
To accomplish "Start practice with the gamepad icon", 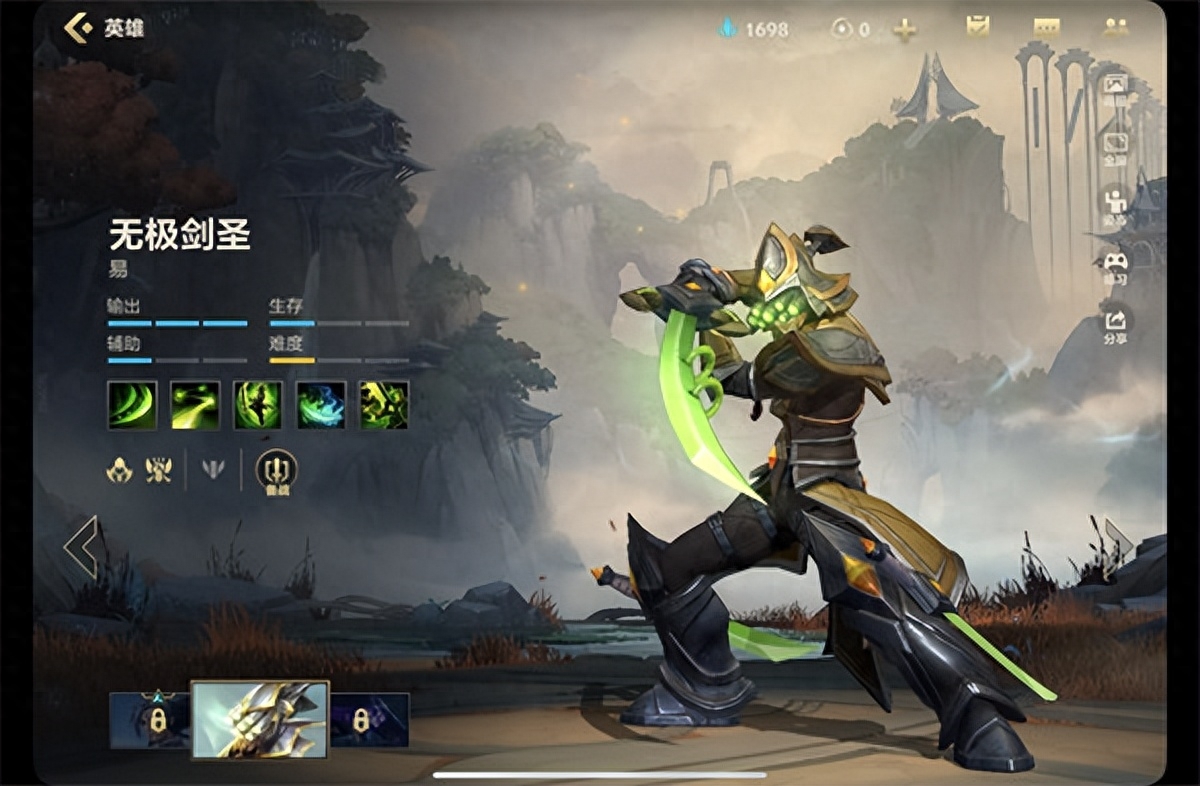I will (x=1114, y=266).
